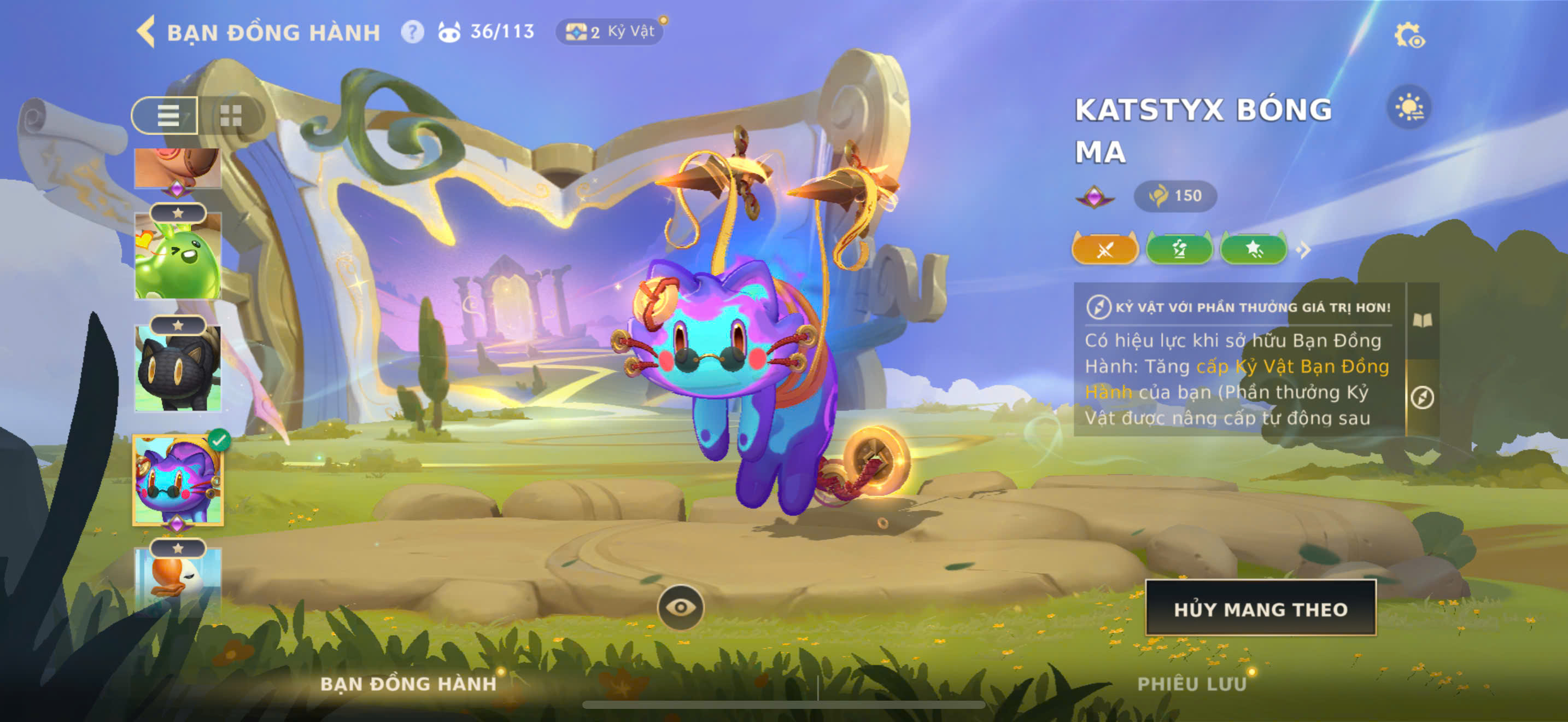Select the orange sword skill badge
This screenshot has height=722, width=1568.
(1105, 249)
